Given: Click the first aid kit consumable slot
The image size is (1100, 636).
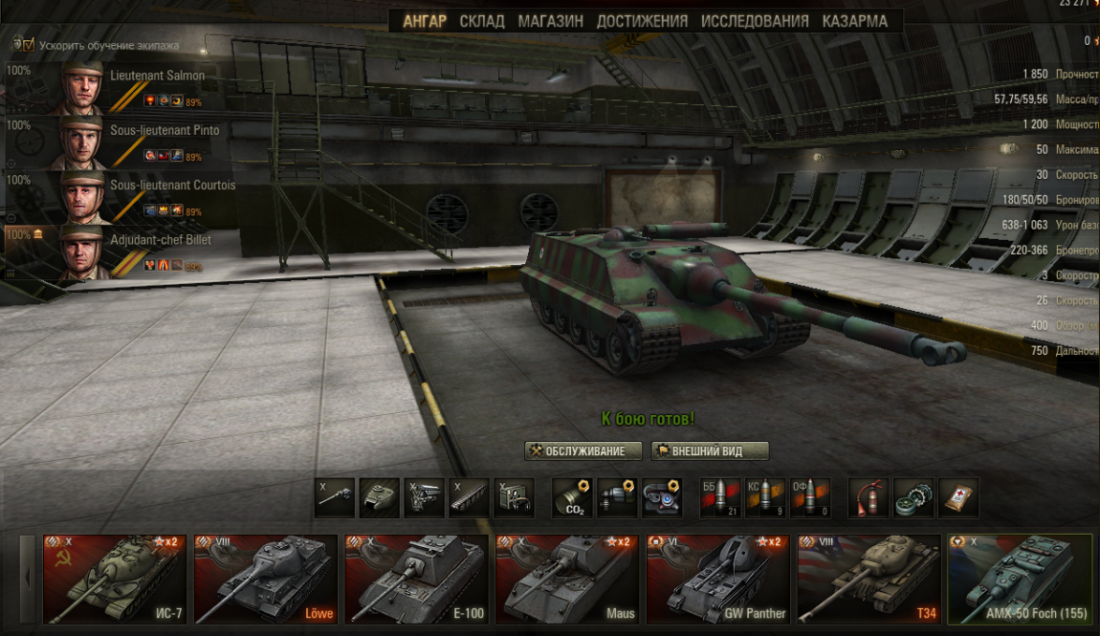Looking at the screenshot, I should 958,498.
